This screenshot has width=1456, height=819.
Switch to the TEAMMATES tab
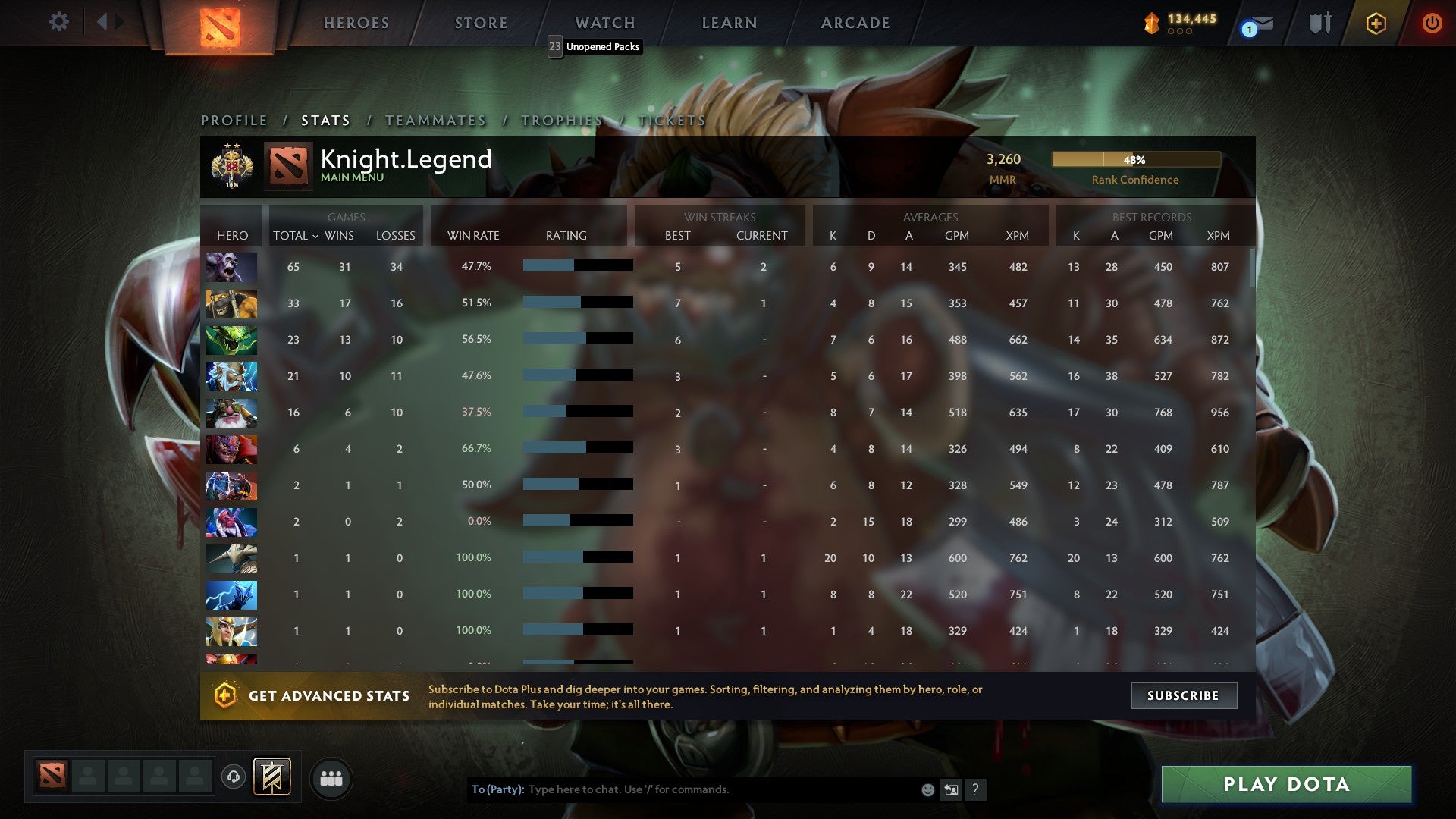coord(436,120)
